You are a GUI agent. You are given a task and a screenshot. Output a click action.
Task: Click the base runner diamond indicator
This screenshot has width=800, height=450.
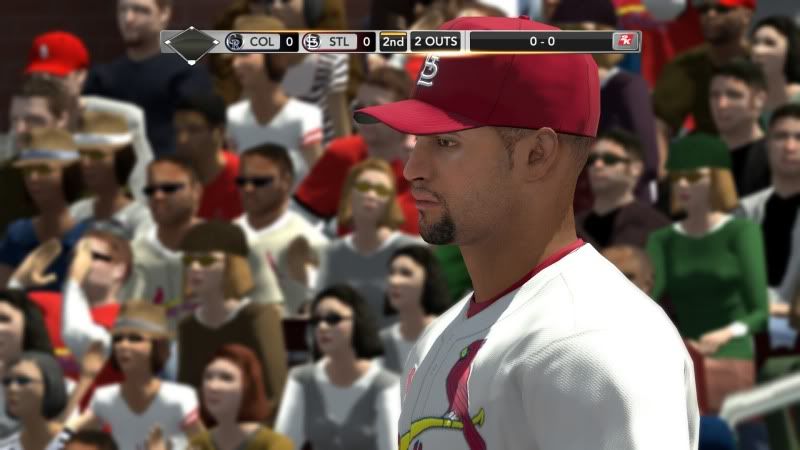click(191, 43)
